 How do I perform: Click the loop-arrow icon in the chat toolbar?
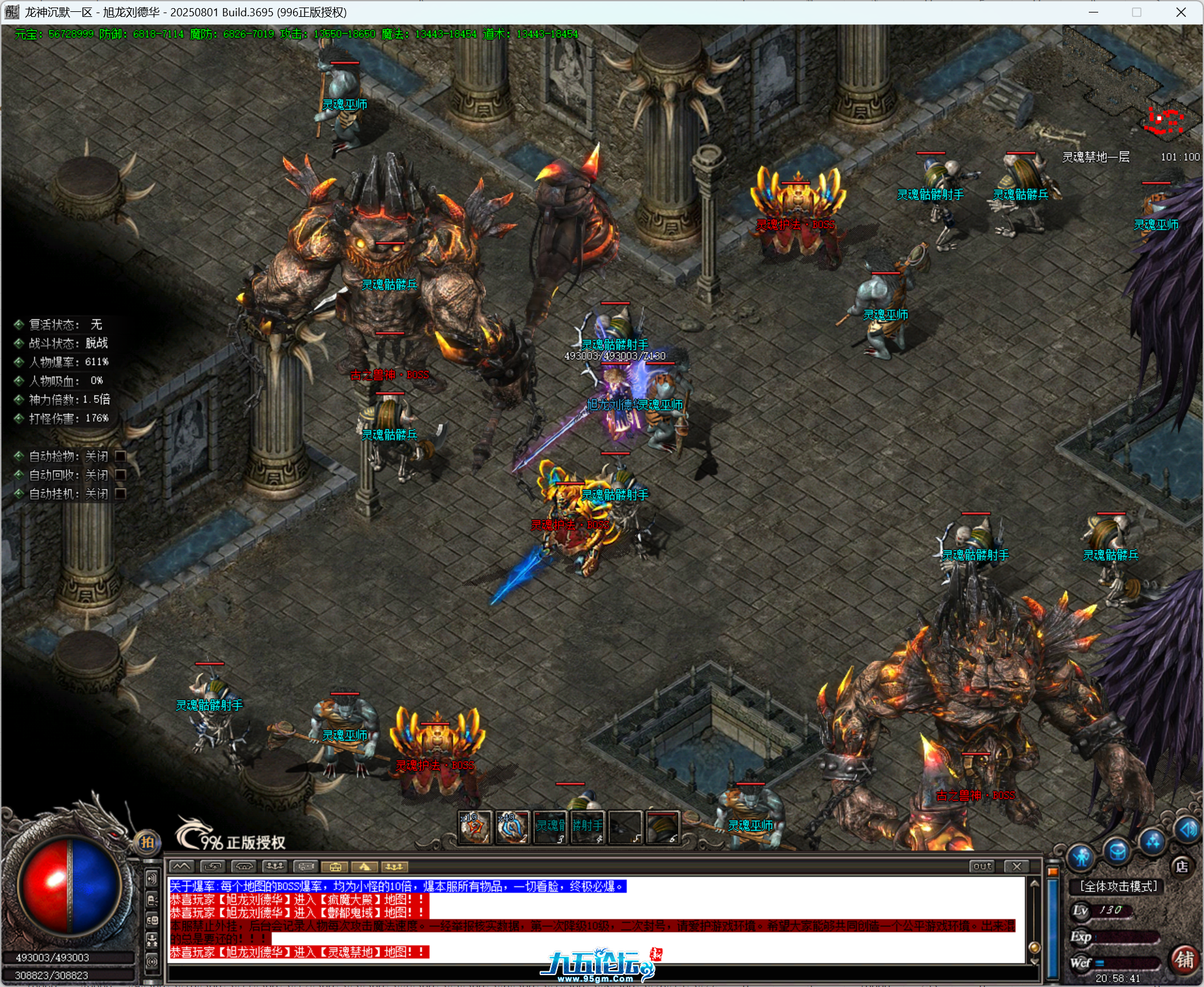(213, 867)
